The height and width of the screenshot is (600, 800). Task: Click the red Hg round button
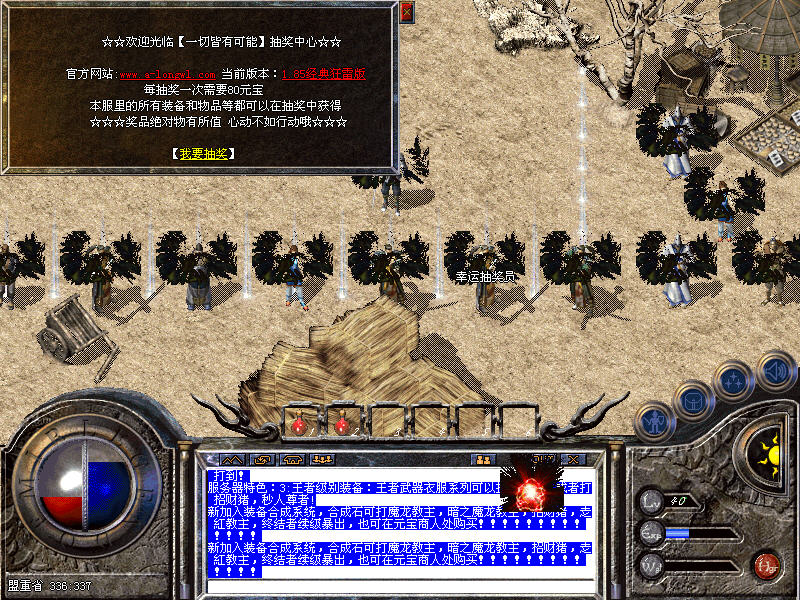click(x=766, y=564)
